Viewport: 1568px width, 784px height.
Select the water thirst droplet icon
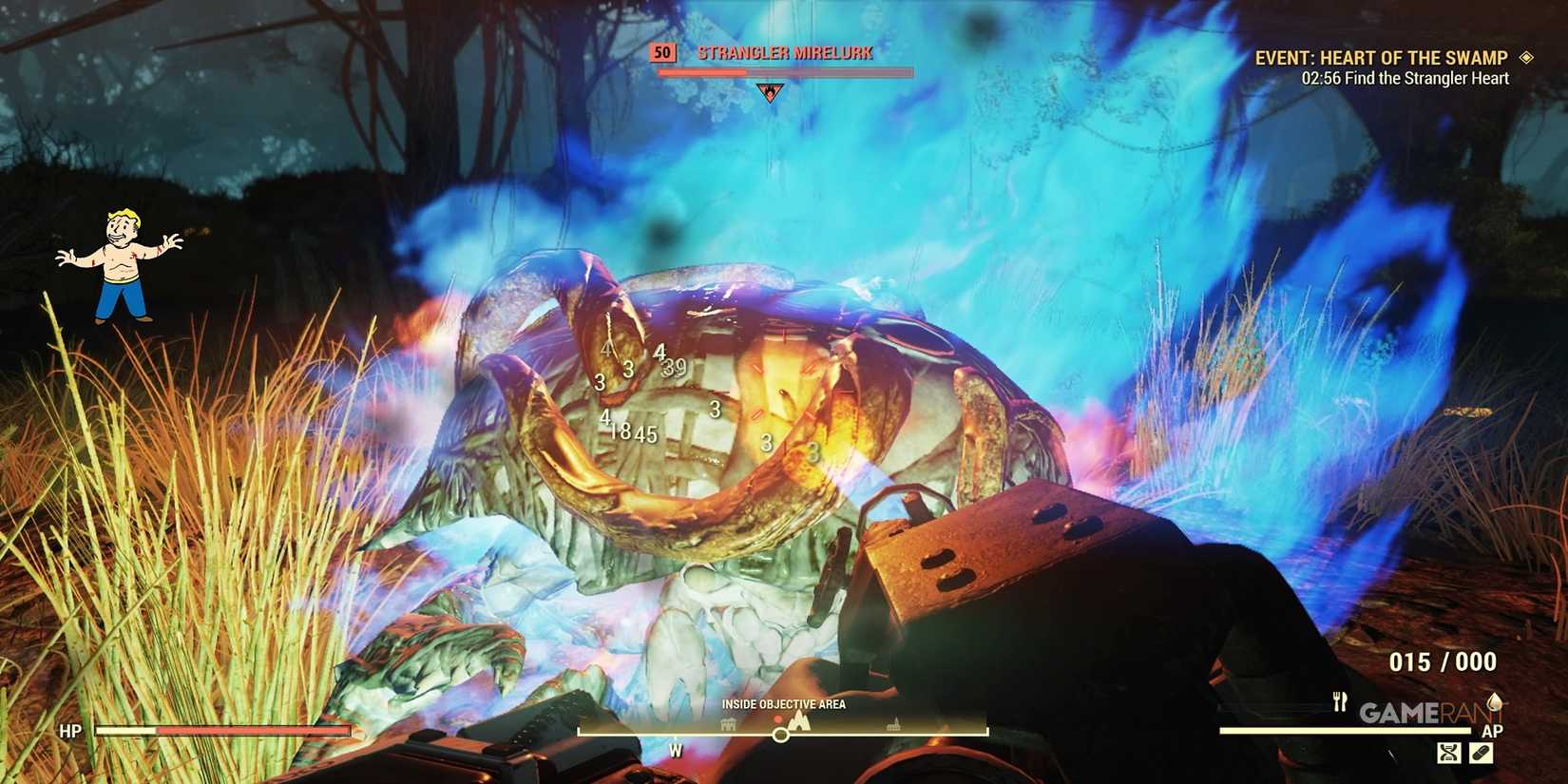tap(1495, 703)
